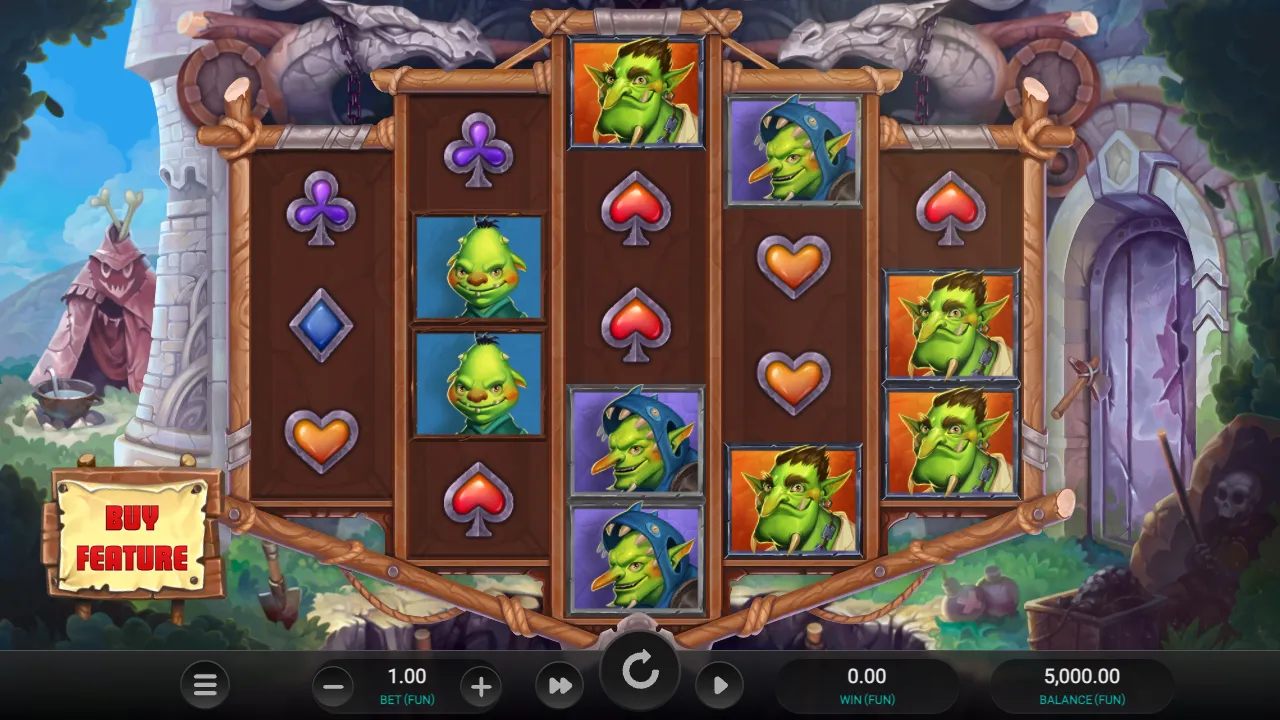Click the BET (FUN) amount display

406,676
